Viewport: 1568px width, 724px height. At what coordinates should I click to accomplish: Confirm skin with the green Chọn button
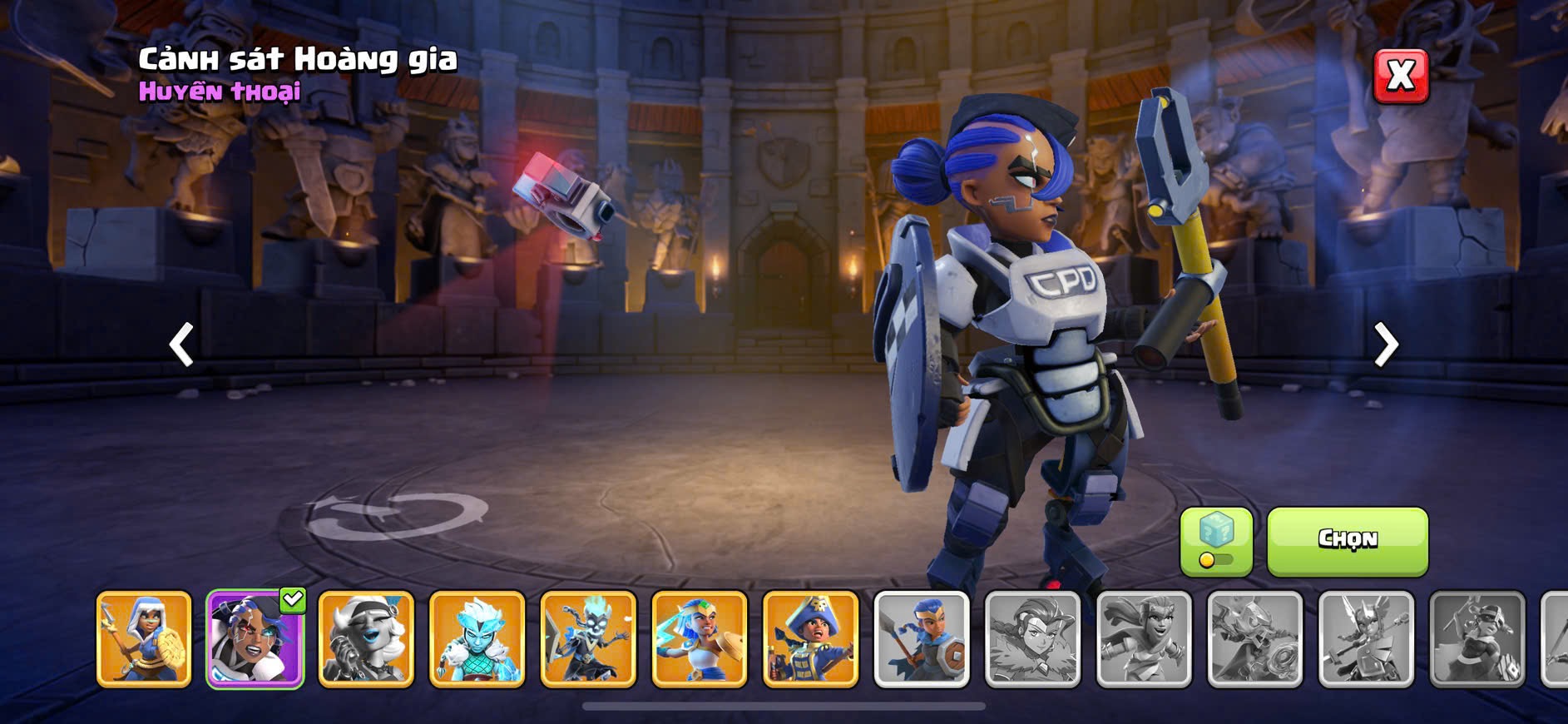(x=1347, y=540)
